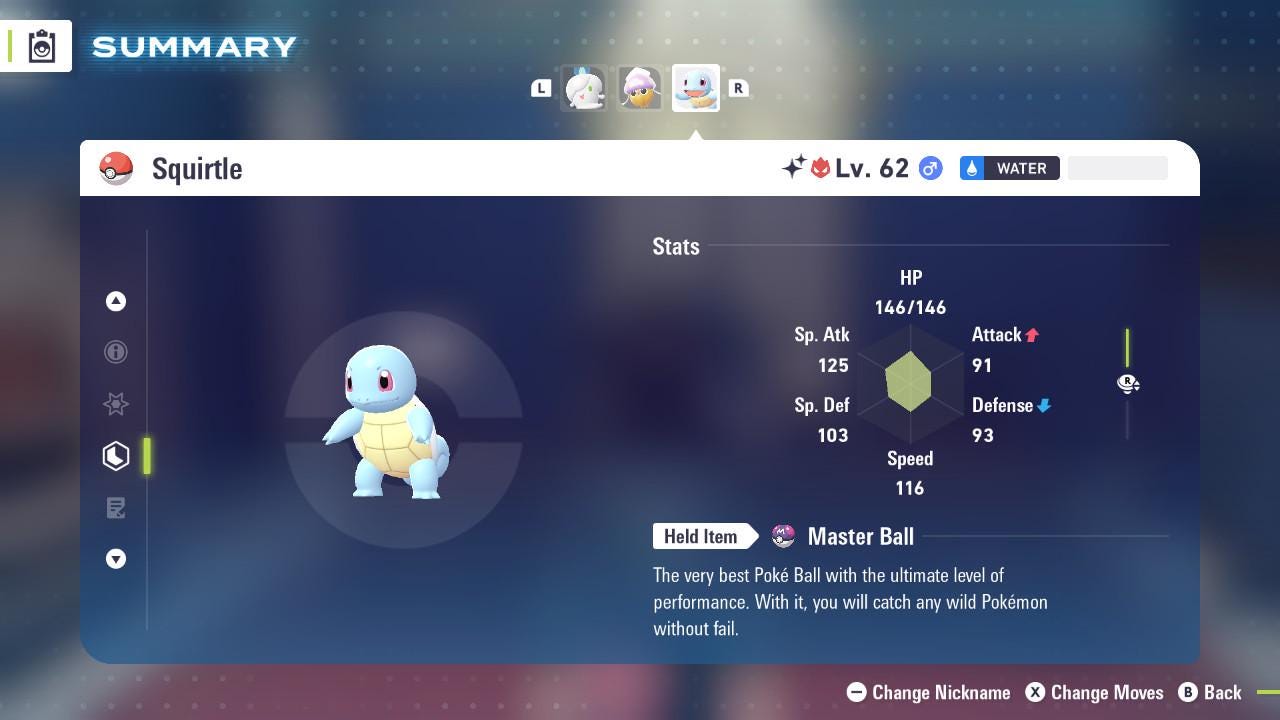Open the stats hexagon tab
The image size is (1280, 720).
[x=116, y=456]
